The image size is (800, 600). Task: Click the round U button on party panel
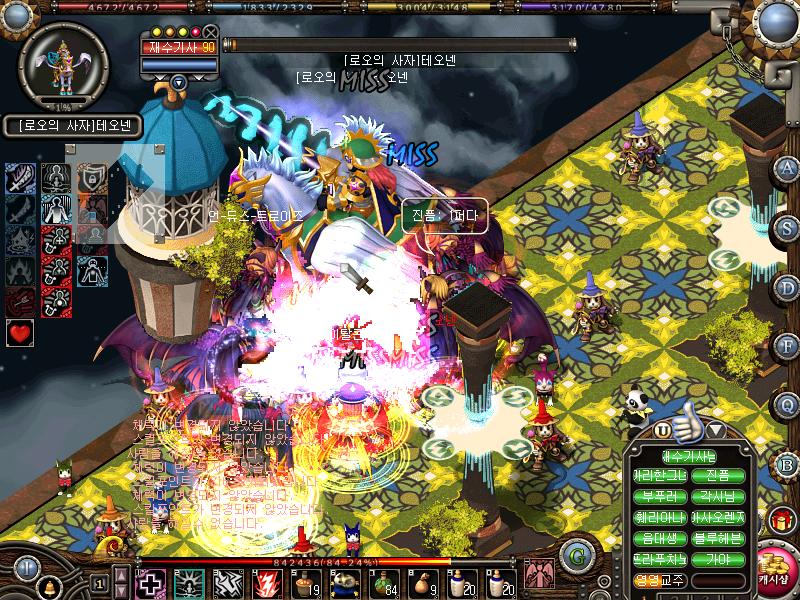coord(663,431)
